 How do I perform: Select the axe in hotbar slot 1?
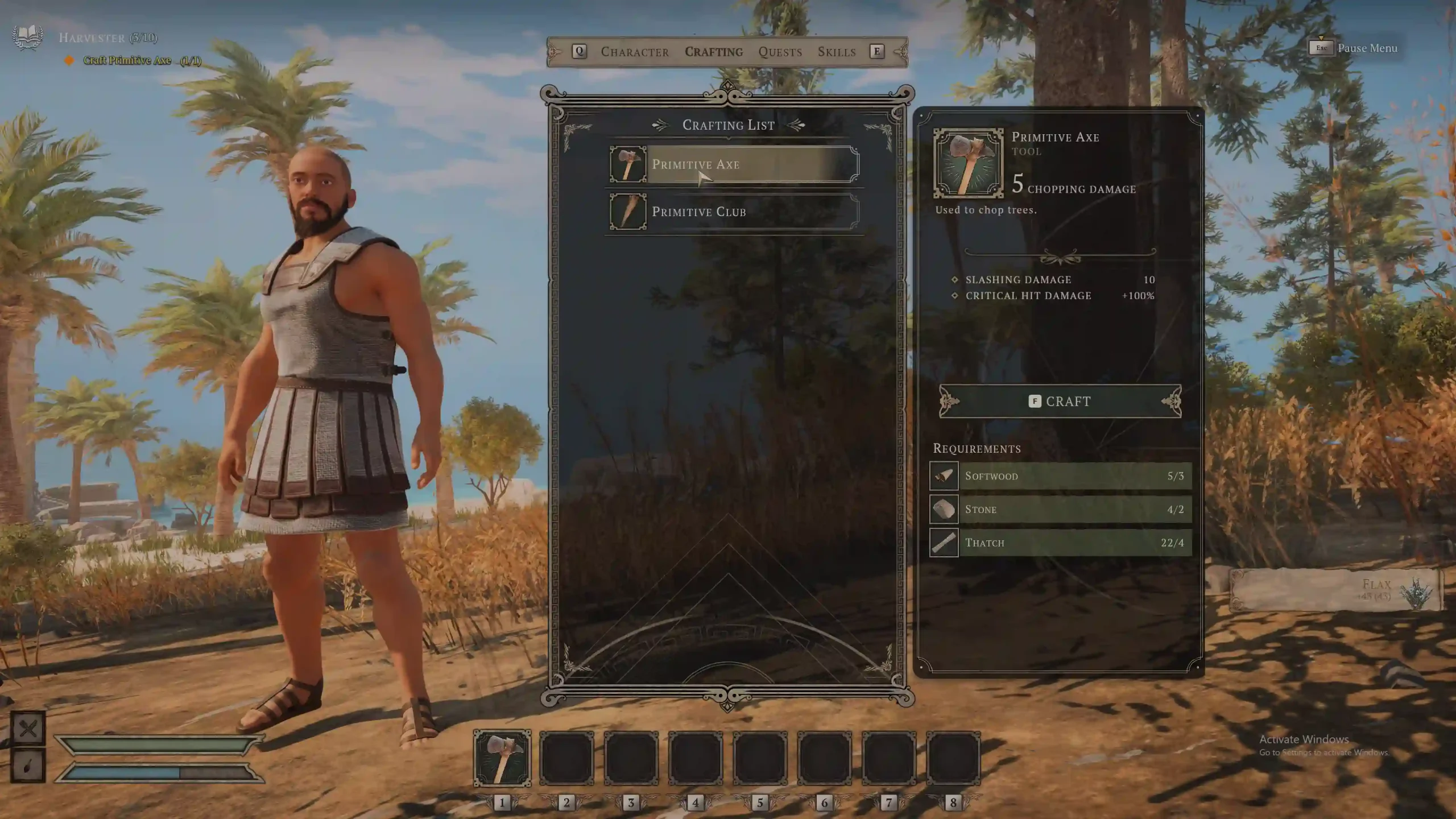[502, 759]
